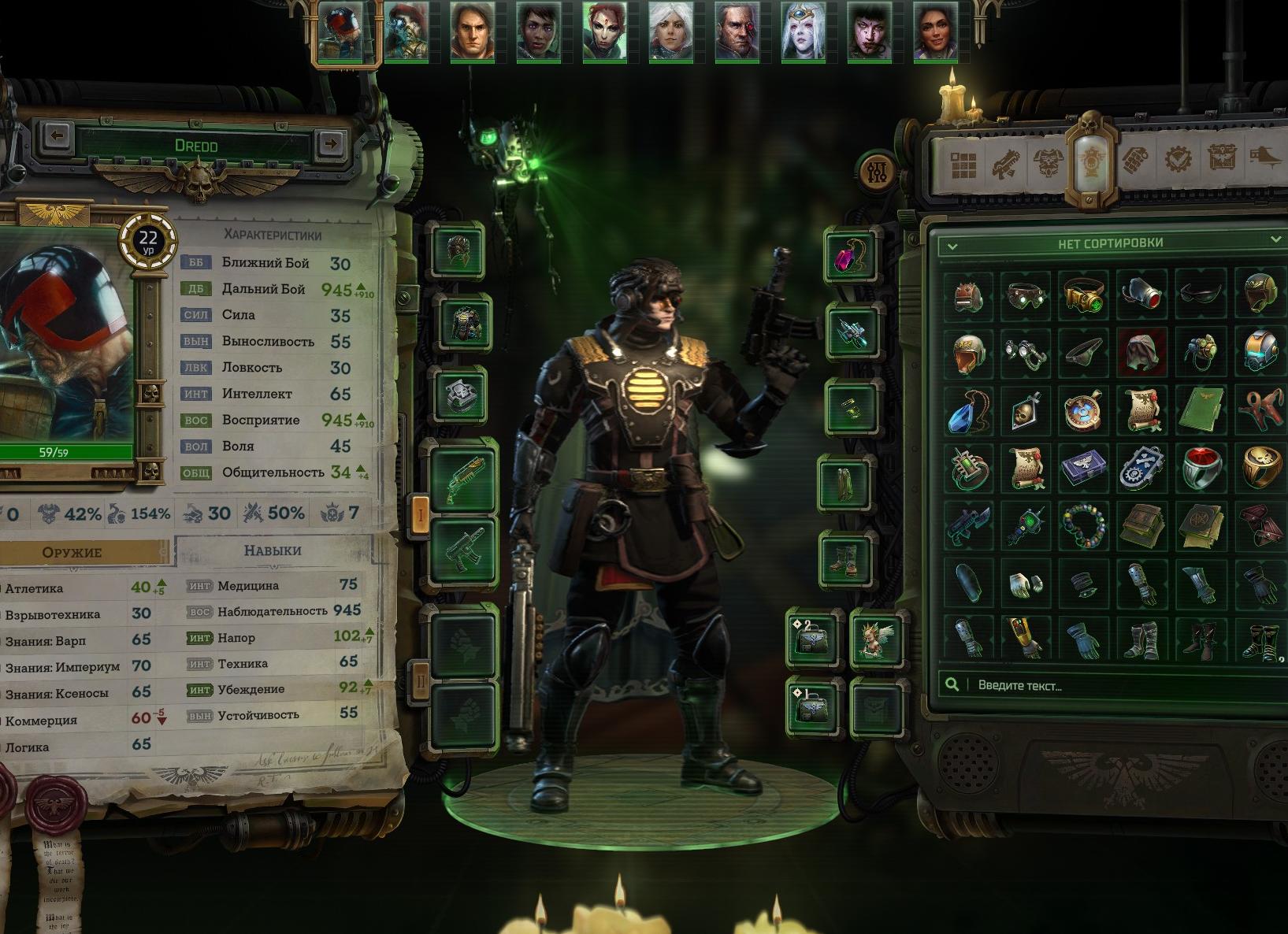Viewport: 1288px width, 934px height.
Task: Click the equipped body armor slot
Action: coord(463,323)
